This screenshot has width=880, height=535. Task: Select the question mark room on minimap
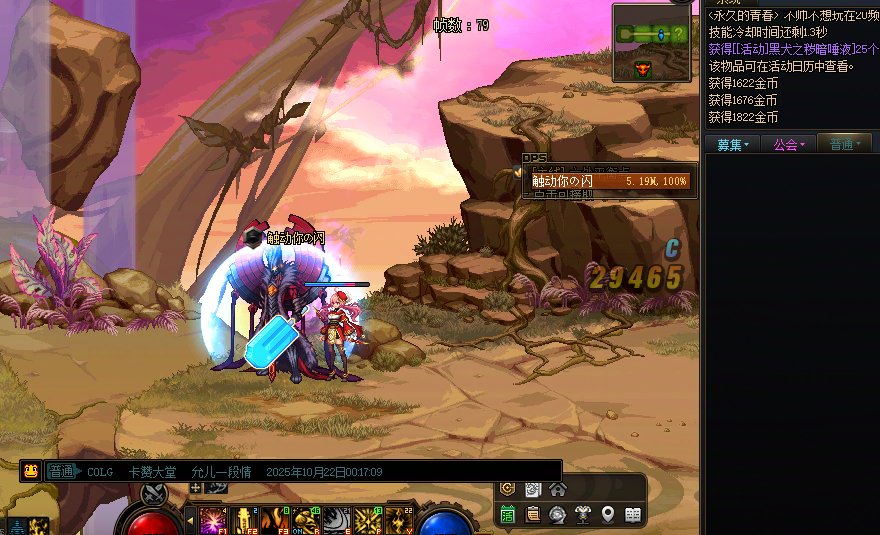coord(679,34)
